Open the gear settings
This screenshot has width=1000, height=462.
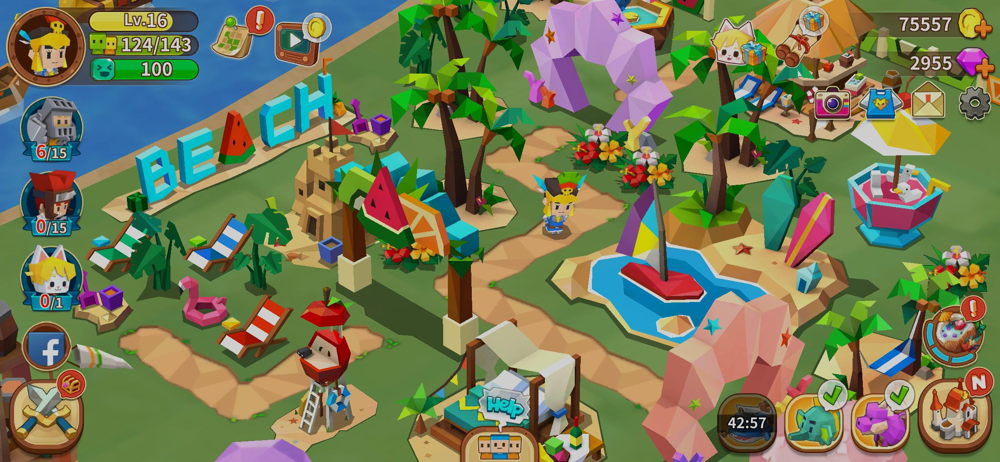click(975, 103)
